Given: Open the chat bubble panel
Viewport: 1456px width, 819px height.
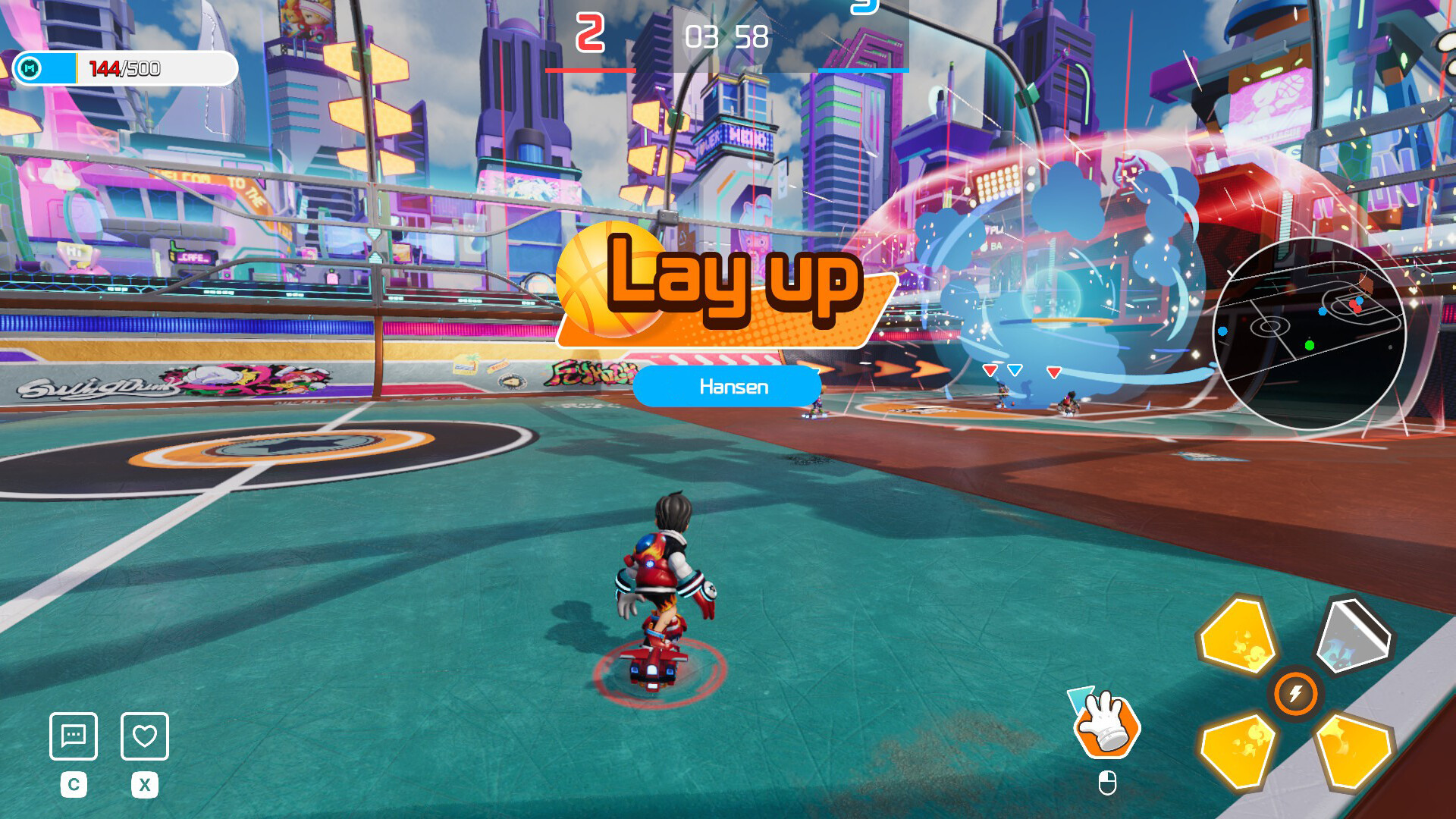Looking at the screenshot, I should click(74, 736).
